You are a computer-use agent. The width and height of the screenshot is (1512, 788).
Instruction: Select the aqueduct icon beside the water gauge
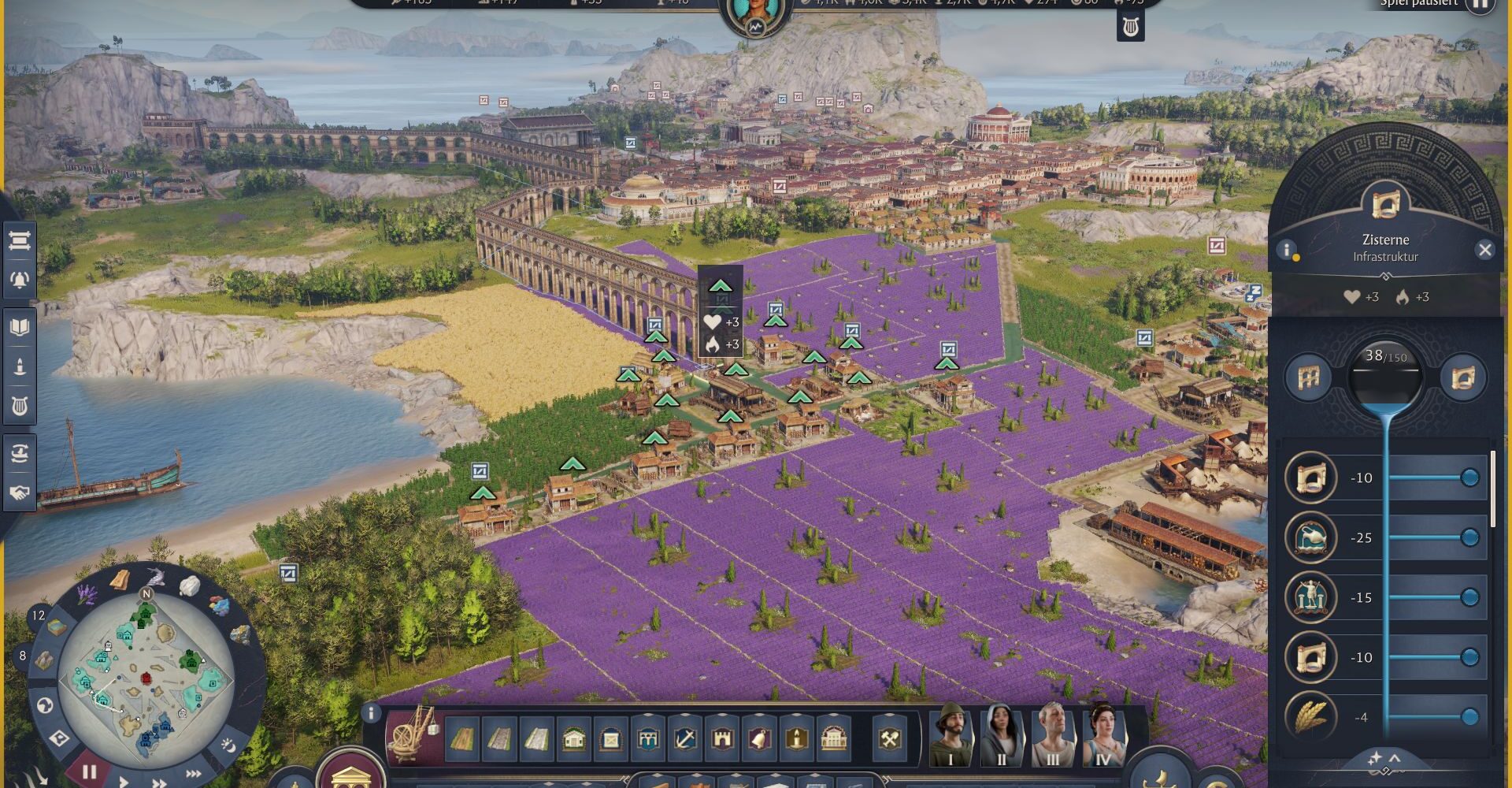coord(1308,378)
